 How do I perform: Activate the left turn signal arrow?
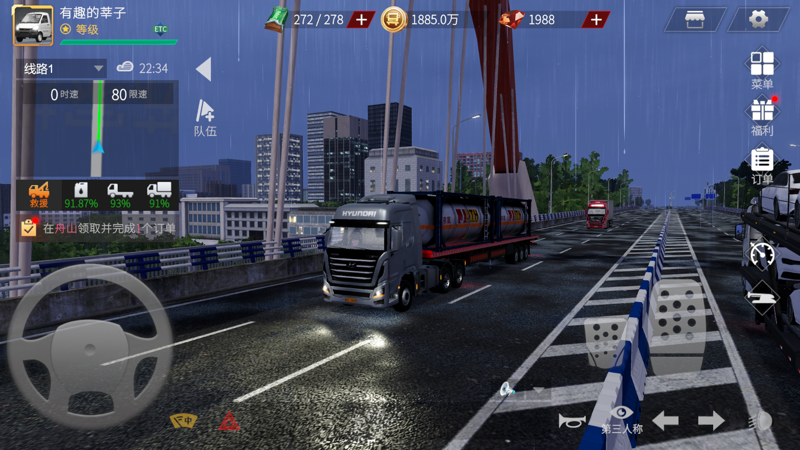tap(666, 421)
